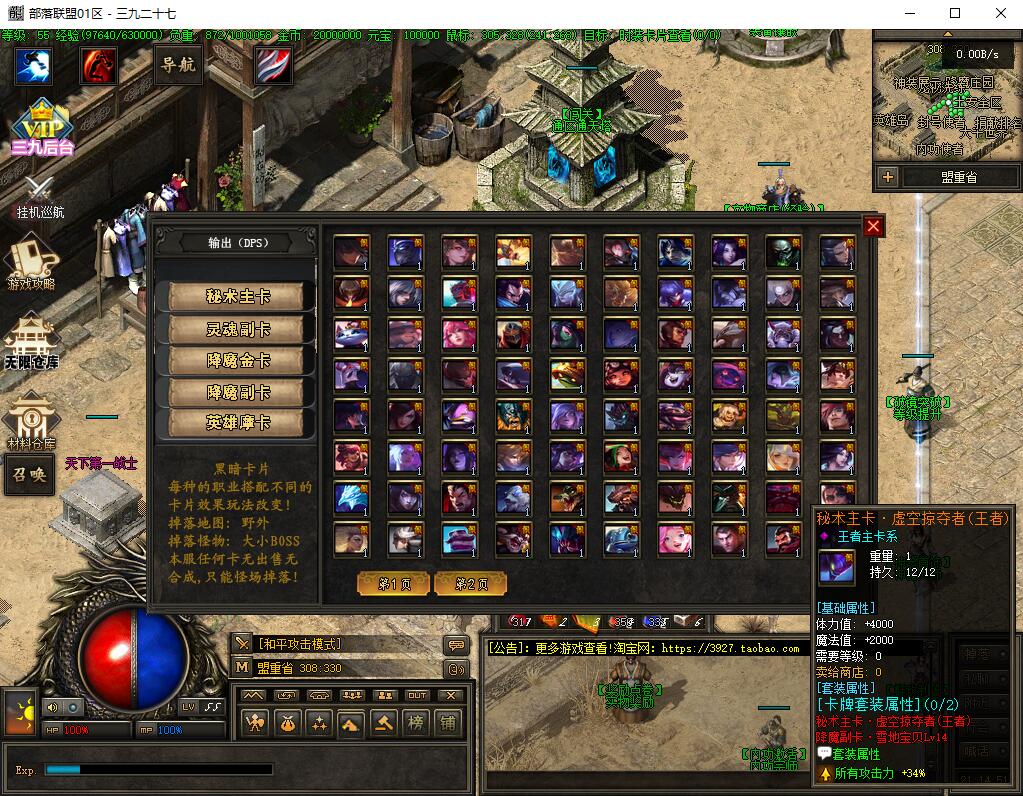This screenshot has height=796, width=1023.
Task: Activate 挂机巡航 auto-patrol
Action: coord(40,197)
